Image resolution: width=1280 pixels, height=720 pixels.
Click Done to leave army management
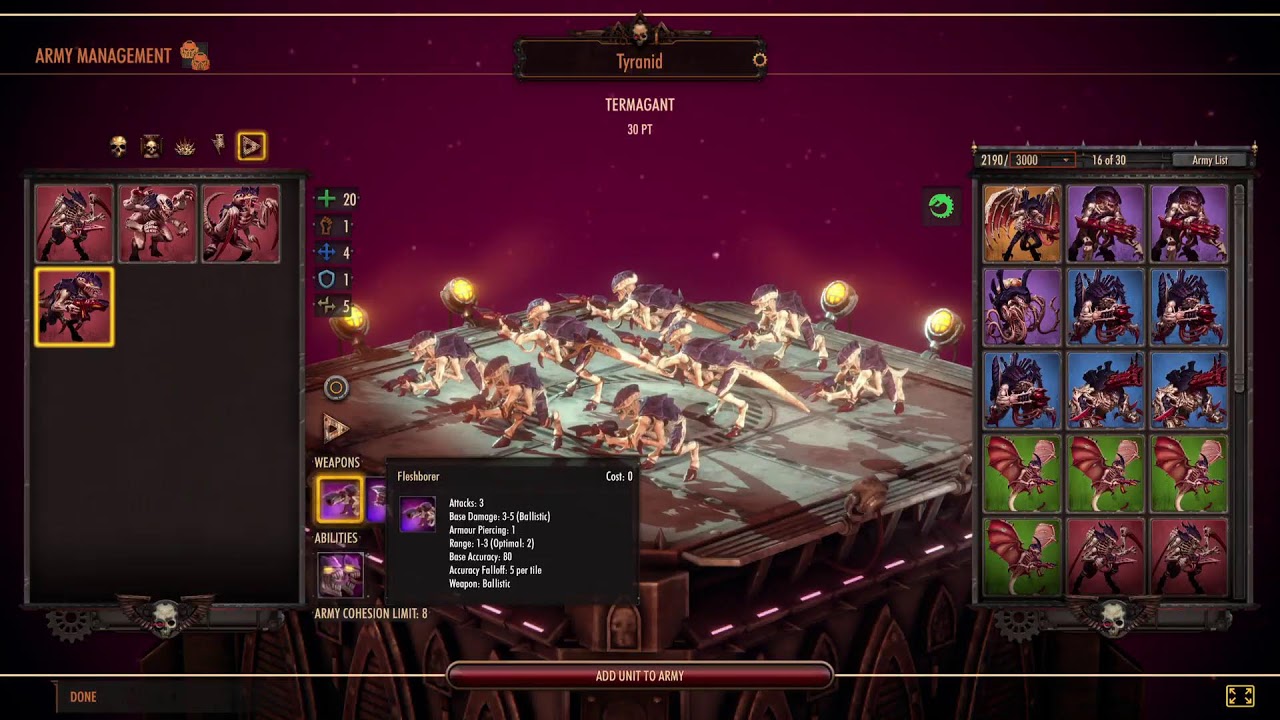pyautogui.click(x=83, y=697)
